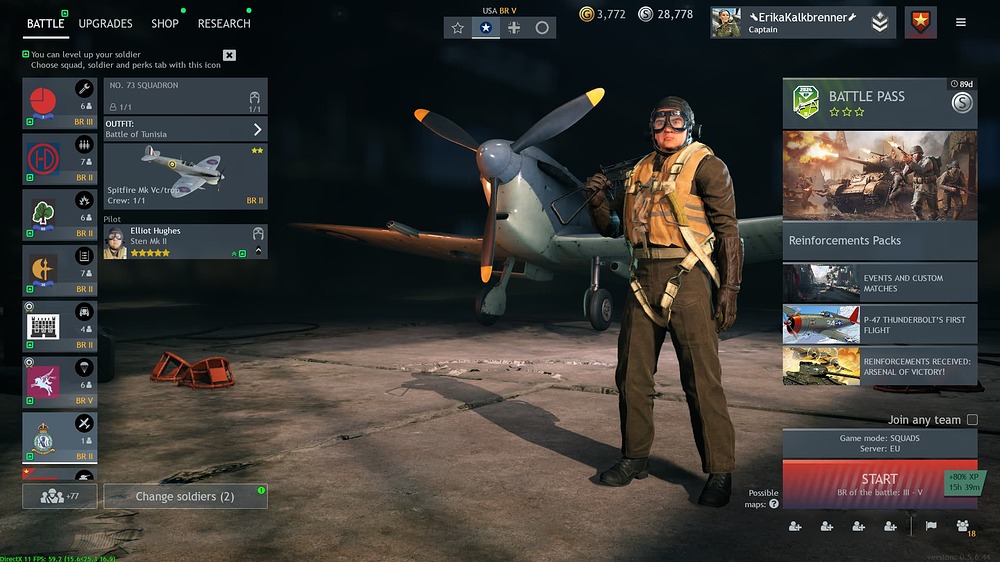1000x562 pixels.
Task: Open the Shop tab
Action: point(165,23)
